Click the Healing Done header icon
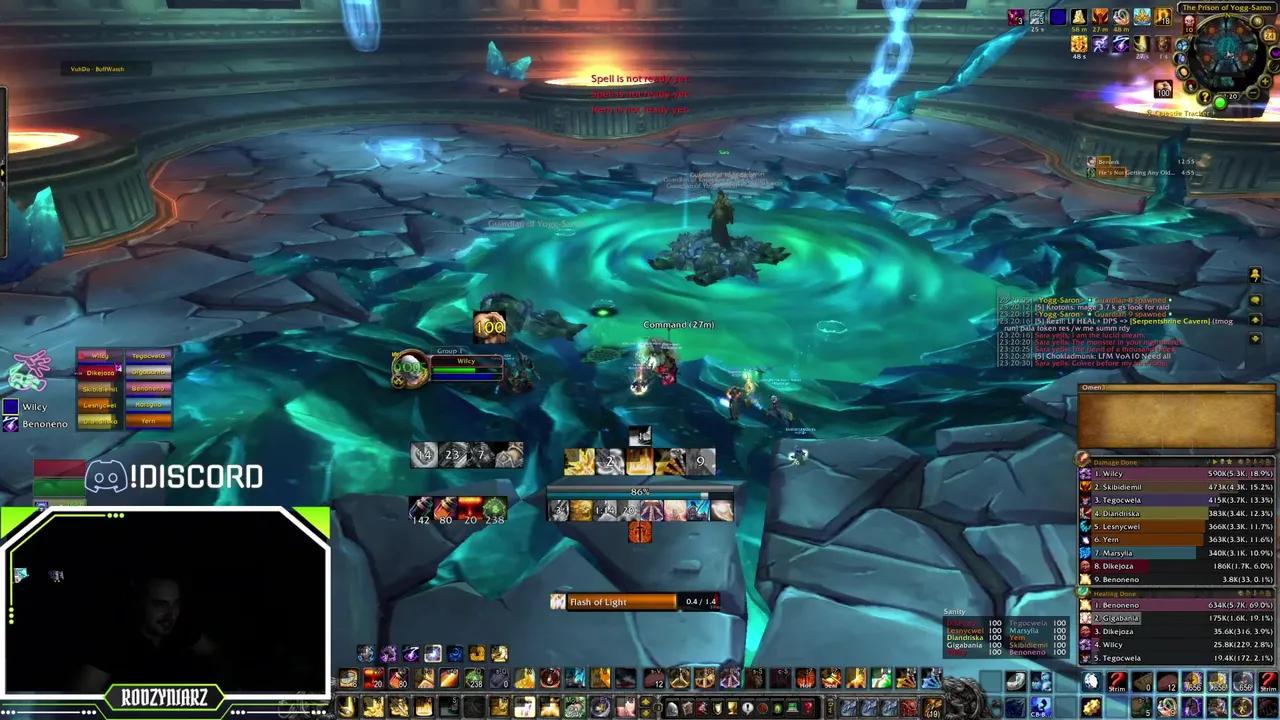Image resolution: width=1280 pixels, height=720 pixels. tap(1082, 591)
